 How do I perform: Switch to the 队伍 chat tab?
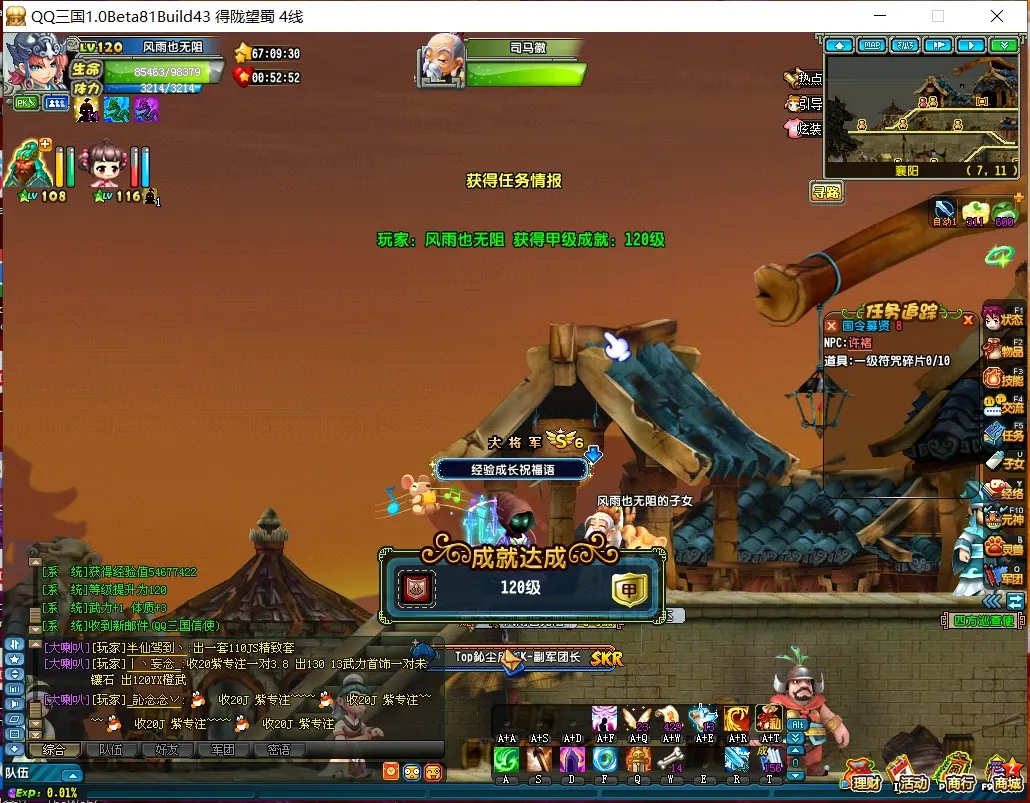pos(111,749)
